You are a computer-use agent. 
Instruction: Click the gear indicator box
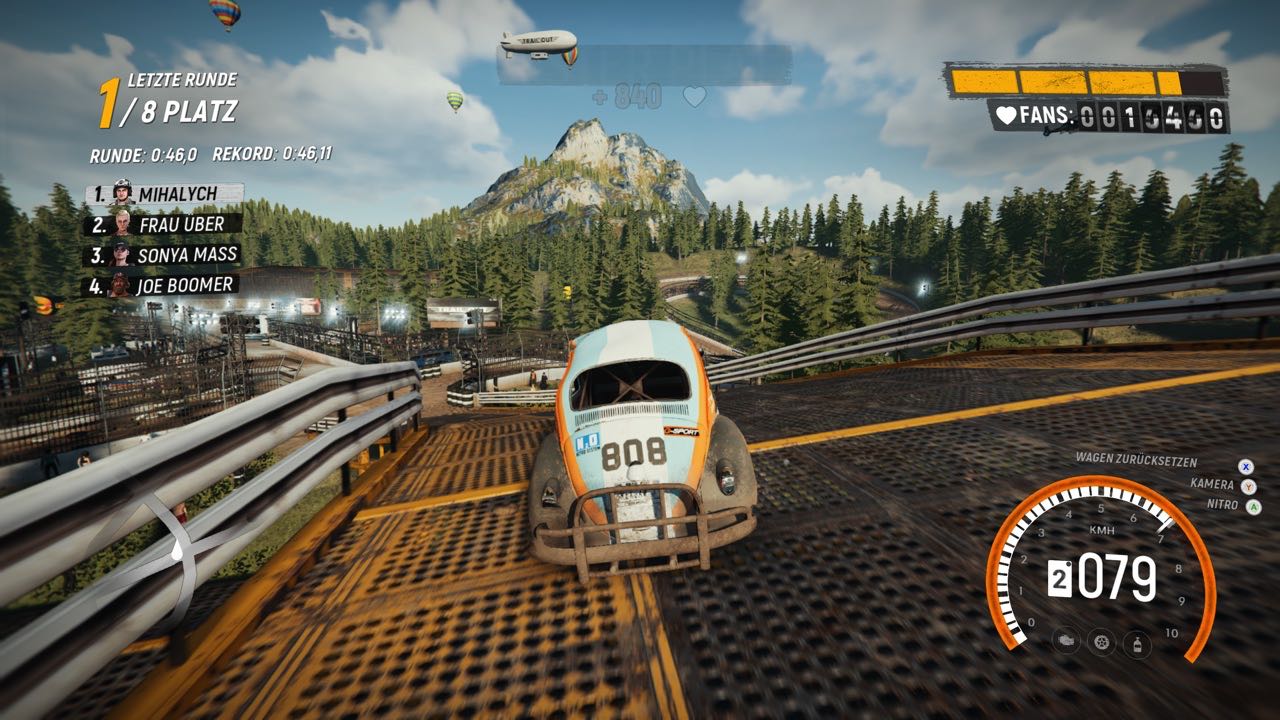tap(1058, 580)
